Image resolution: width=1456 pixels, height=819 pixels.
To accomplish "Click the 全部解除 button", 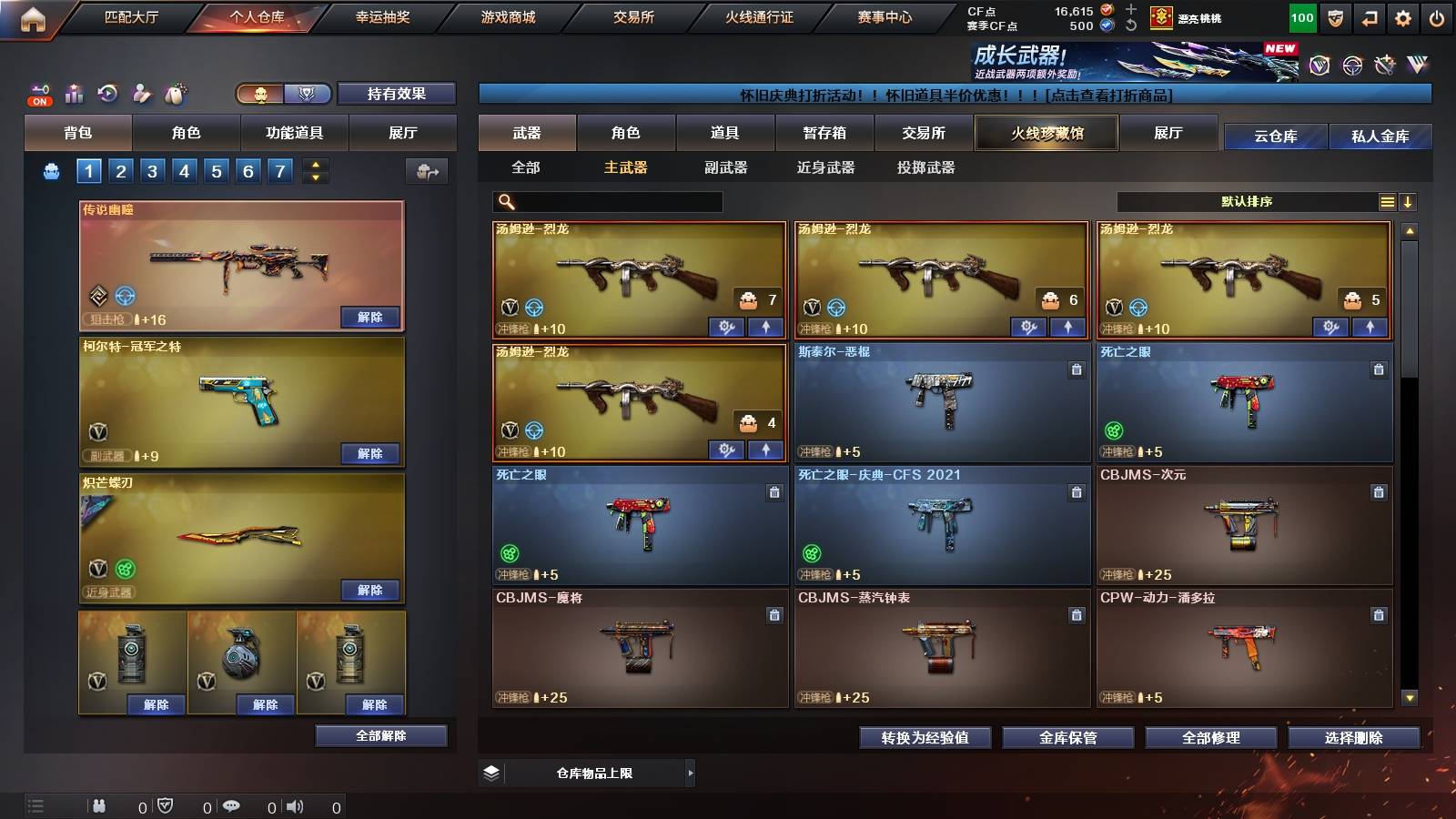I will pyautogui.click(x=380, y=735).
